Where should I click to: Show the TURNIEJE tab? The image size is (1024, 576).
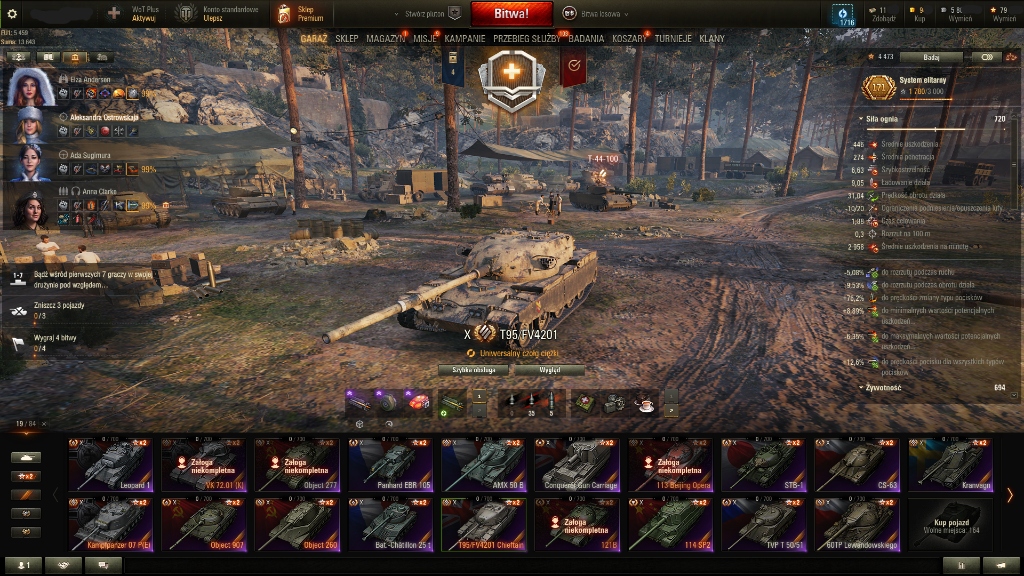coord(674,38)
